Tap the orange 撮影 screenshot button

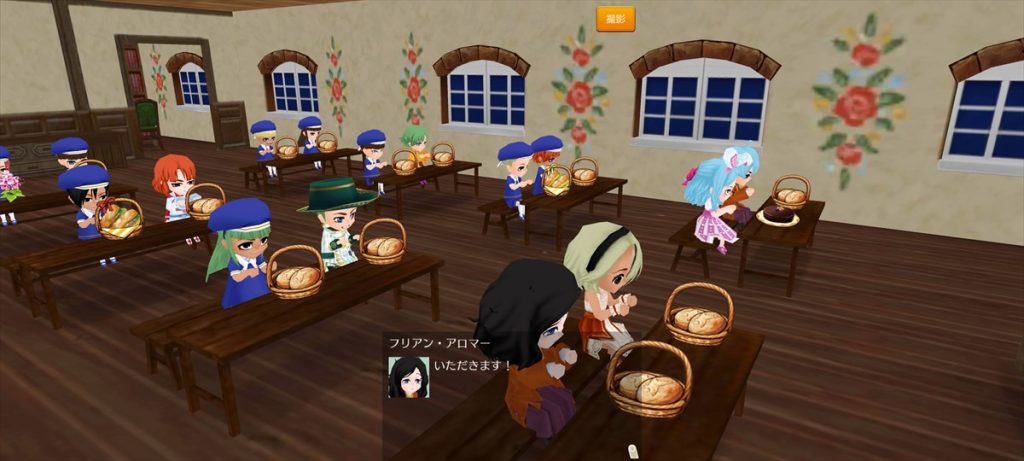[615, 19]
